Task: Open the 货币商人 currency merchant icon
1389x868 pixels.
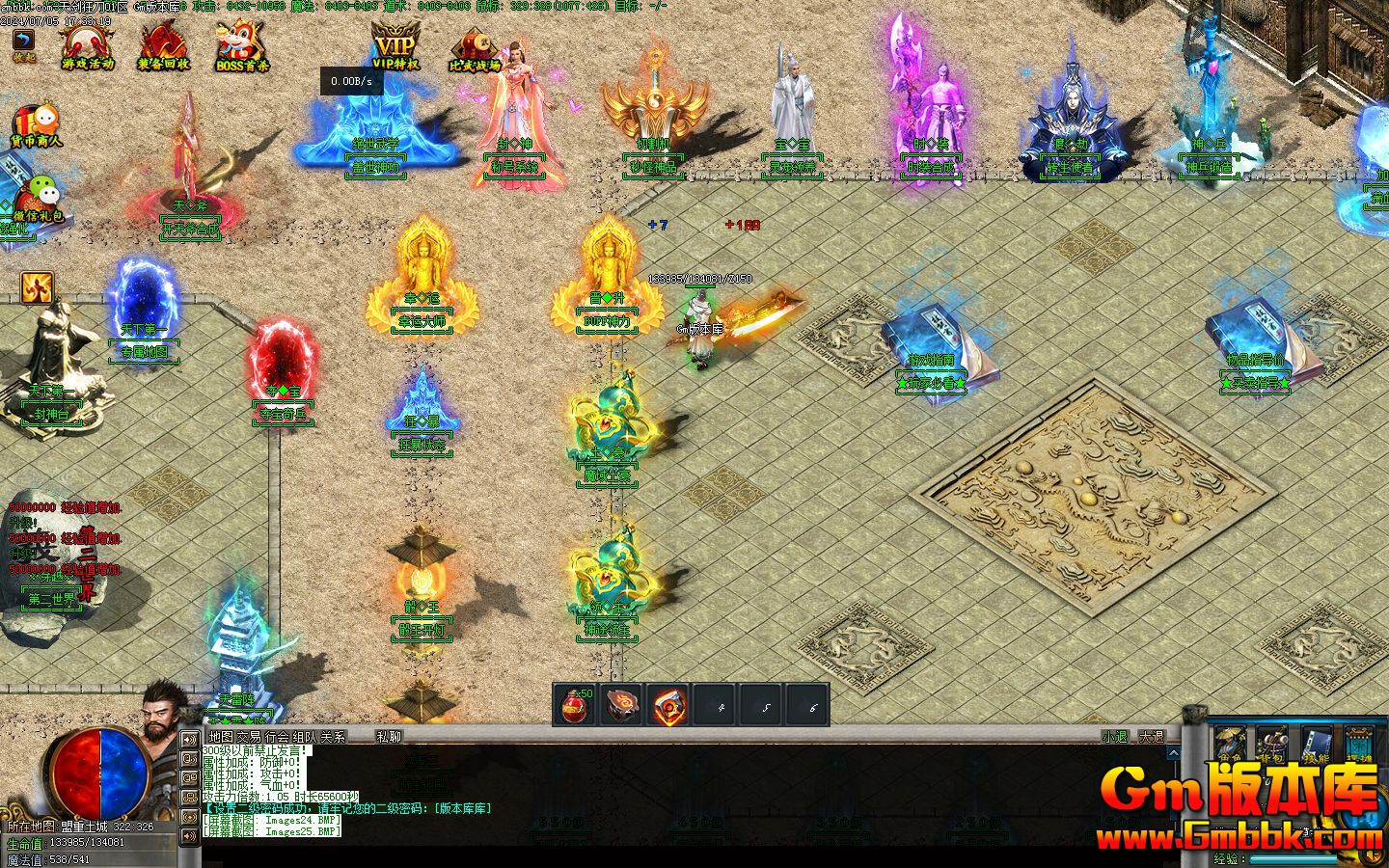Action: pos(36,125)
